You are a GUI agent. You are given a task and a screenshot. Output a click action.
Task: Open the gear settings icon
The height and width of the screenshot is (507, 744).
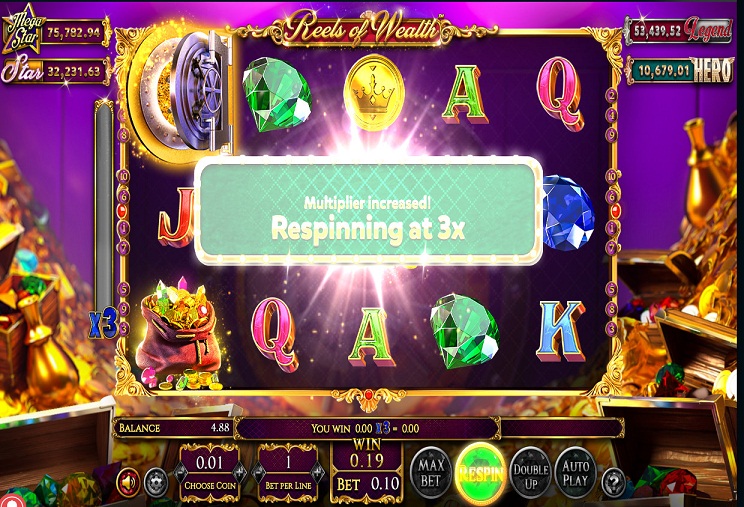click(x=155, y=483)
